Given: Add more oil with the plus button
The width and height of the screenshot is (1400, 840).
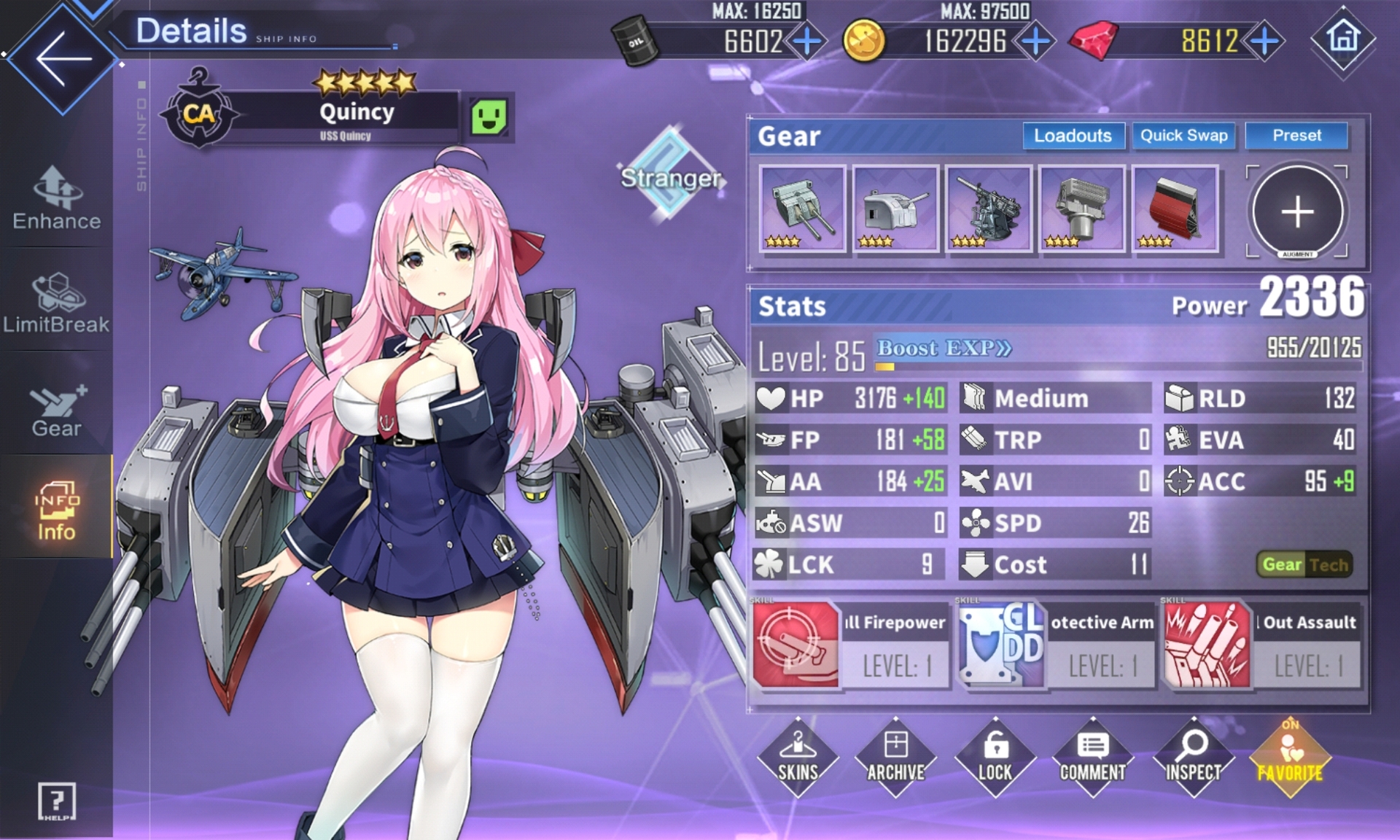Looking at the screenshot, I should (807, 42).
